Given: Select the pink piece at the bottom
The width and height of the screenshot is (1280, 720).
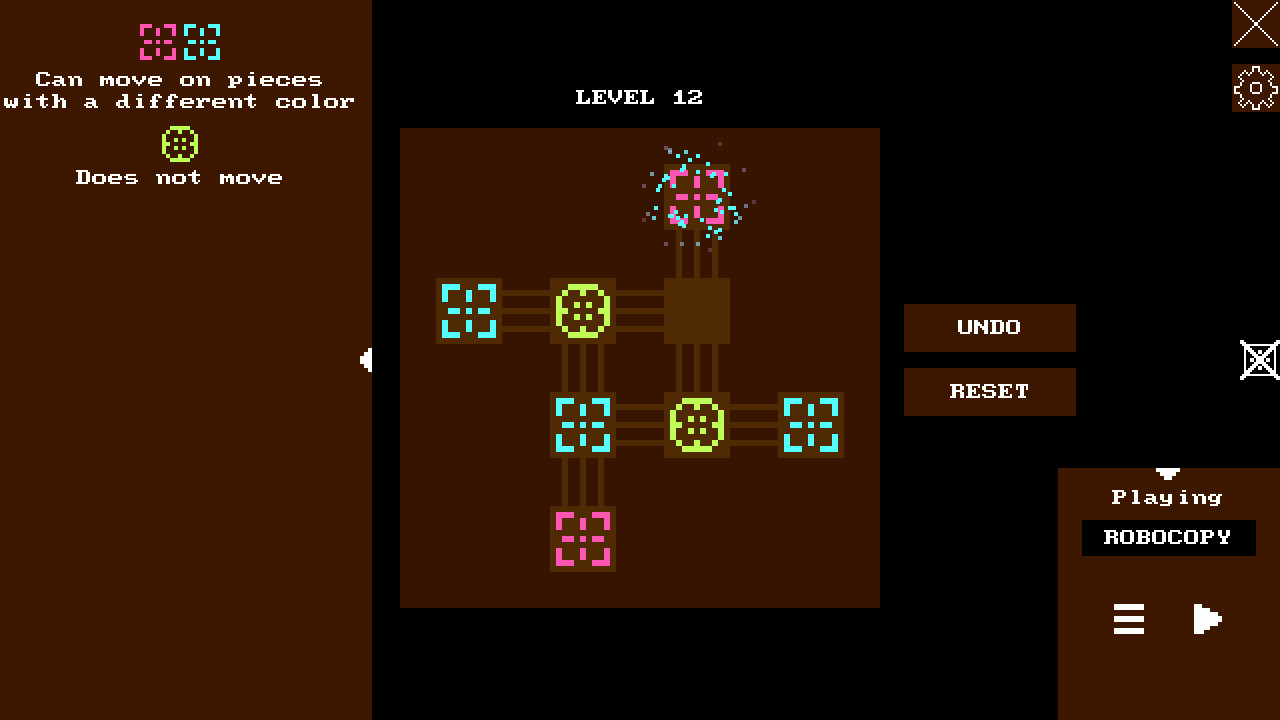Looking at the screenshot, I should point(583,539).
